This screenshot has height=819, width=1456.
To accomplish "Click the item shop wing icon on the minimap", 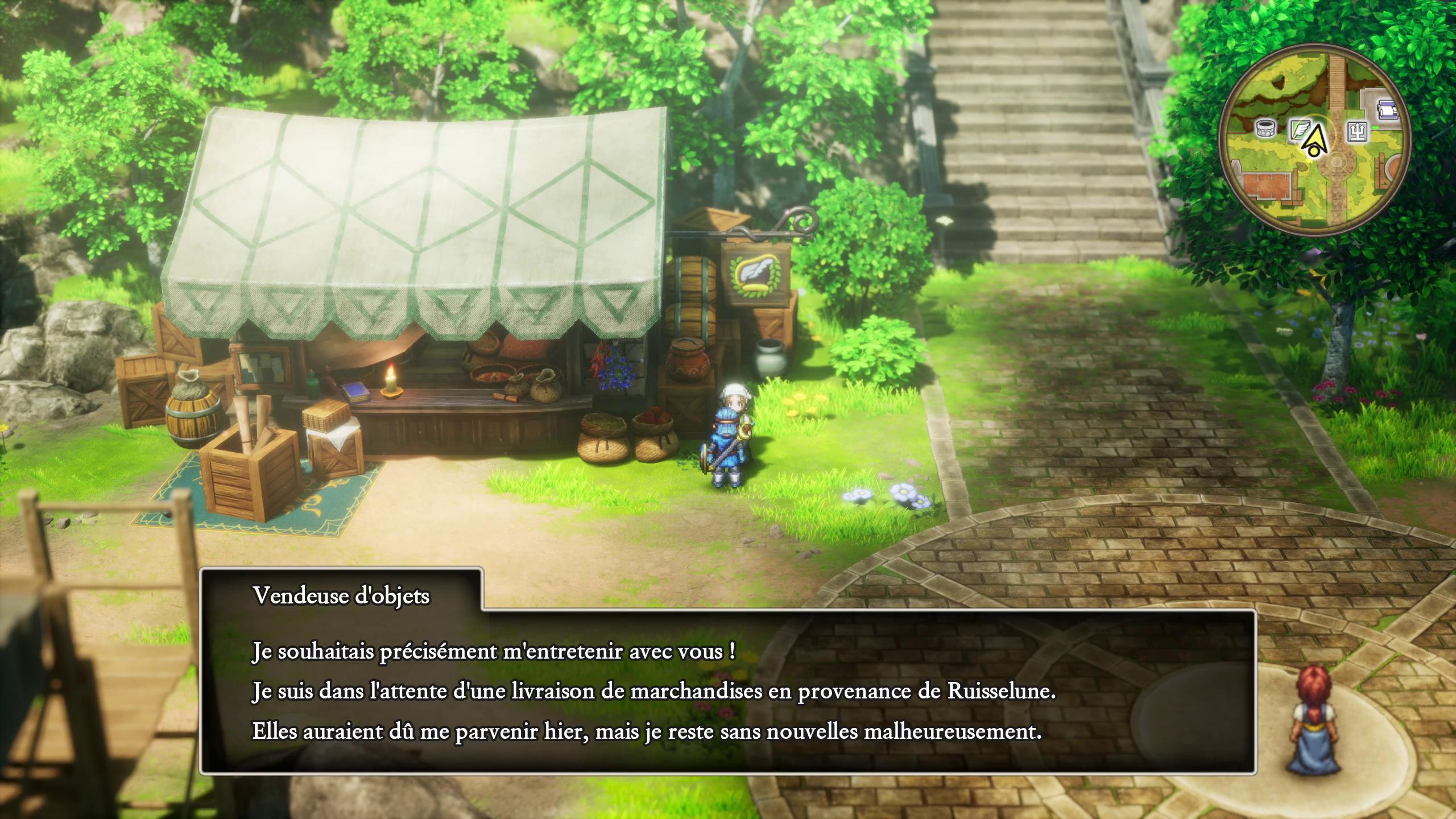I will (1300, 130).
